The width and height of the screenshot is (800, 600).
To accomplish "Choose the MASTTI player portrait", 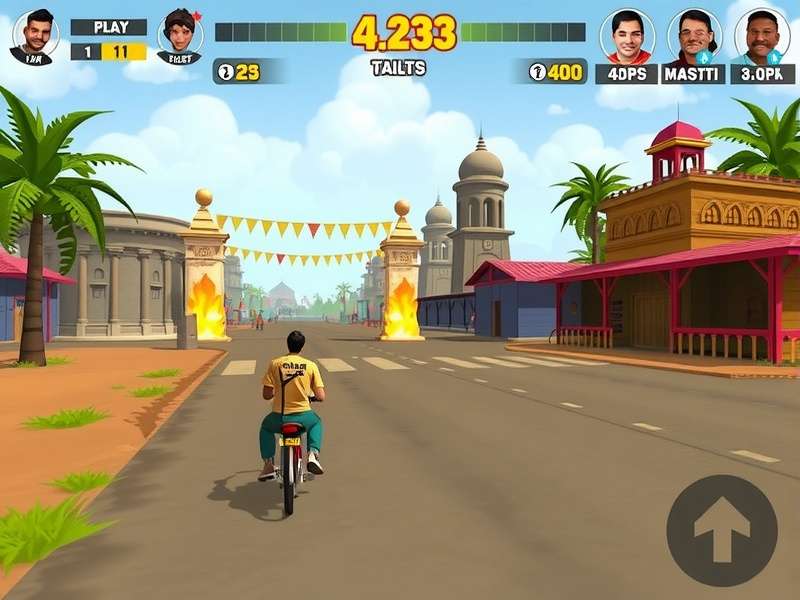I will point(694,37).
